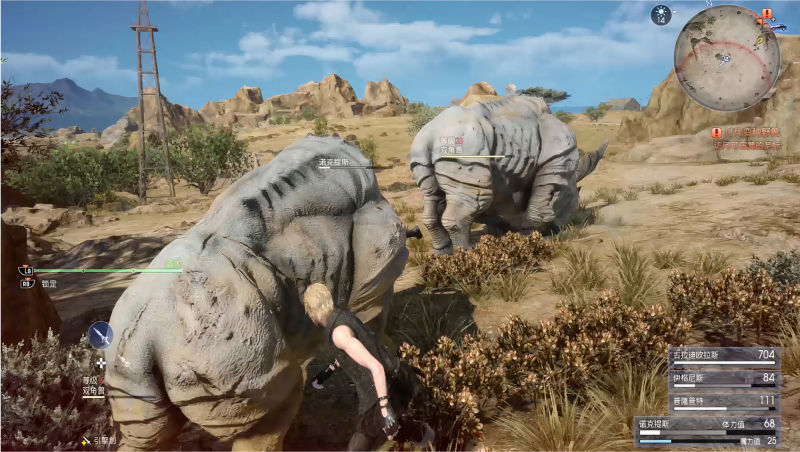This screenshot has height=452, width=800.
Task: Select Gladiolus party member panel
Action: 723,355
